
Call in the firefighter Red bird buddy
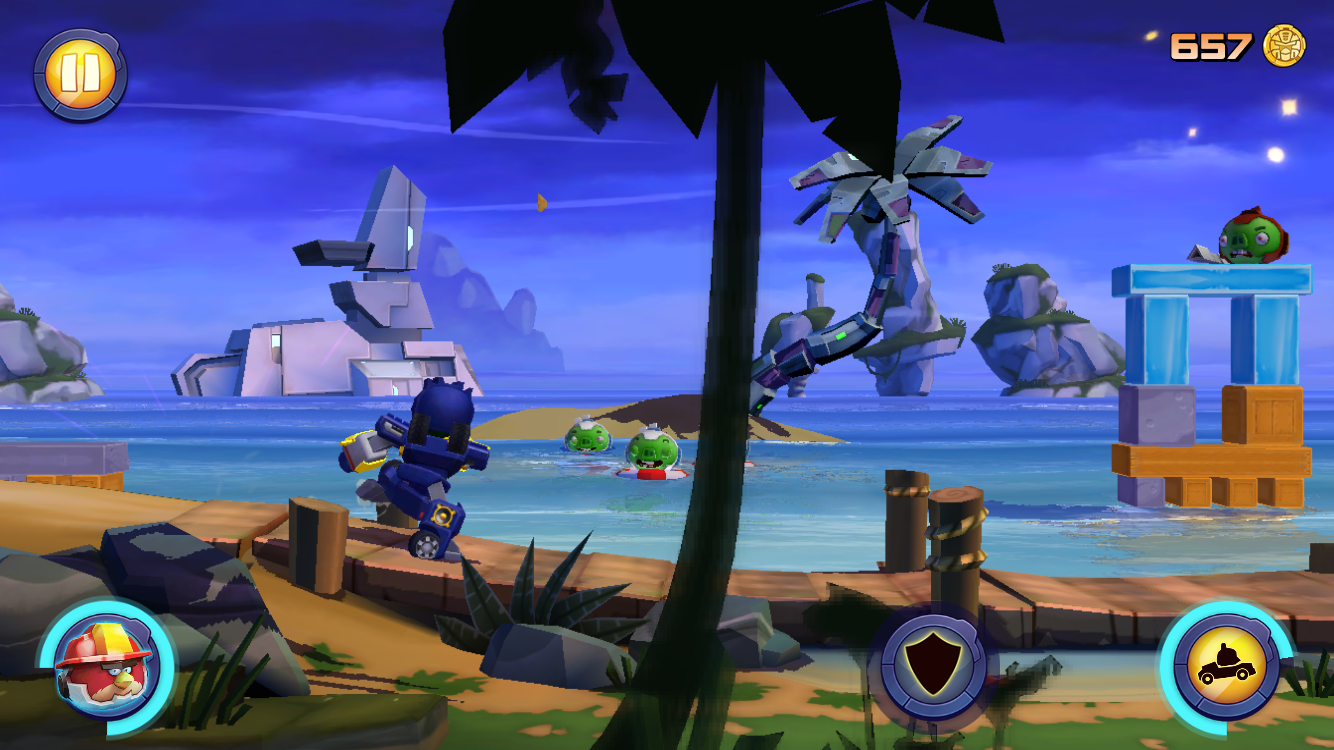tap(104, 665)
